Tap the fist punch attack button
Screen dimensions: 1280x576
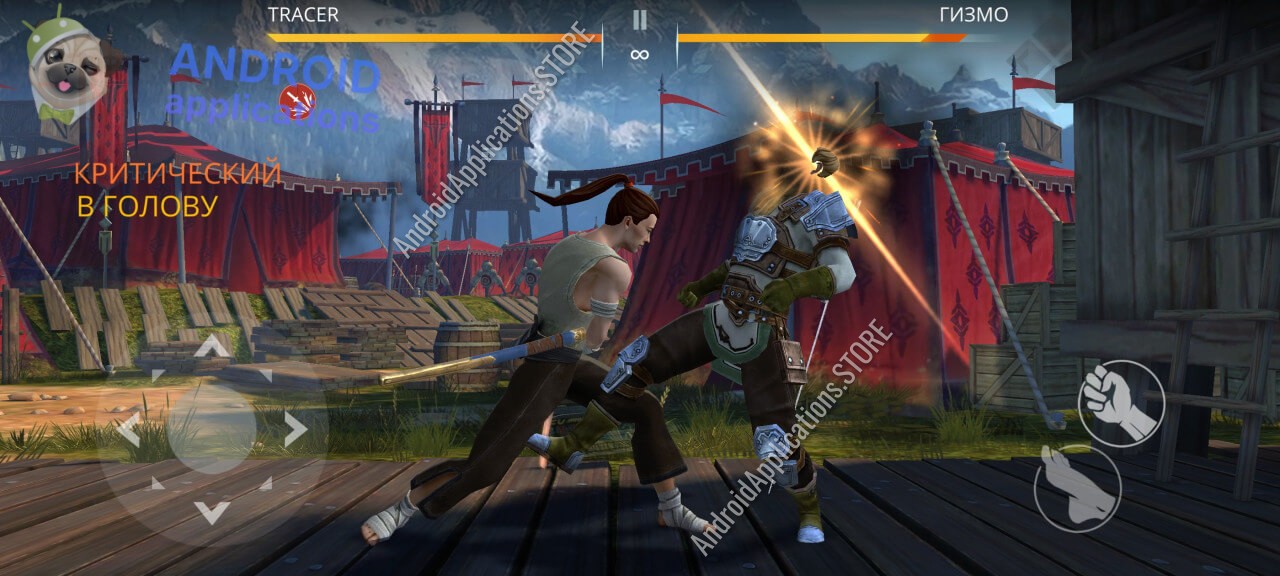point(1120,402)
